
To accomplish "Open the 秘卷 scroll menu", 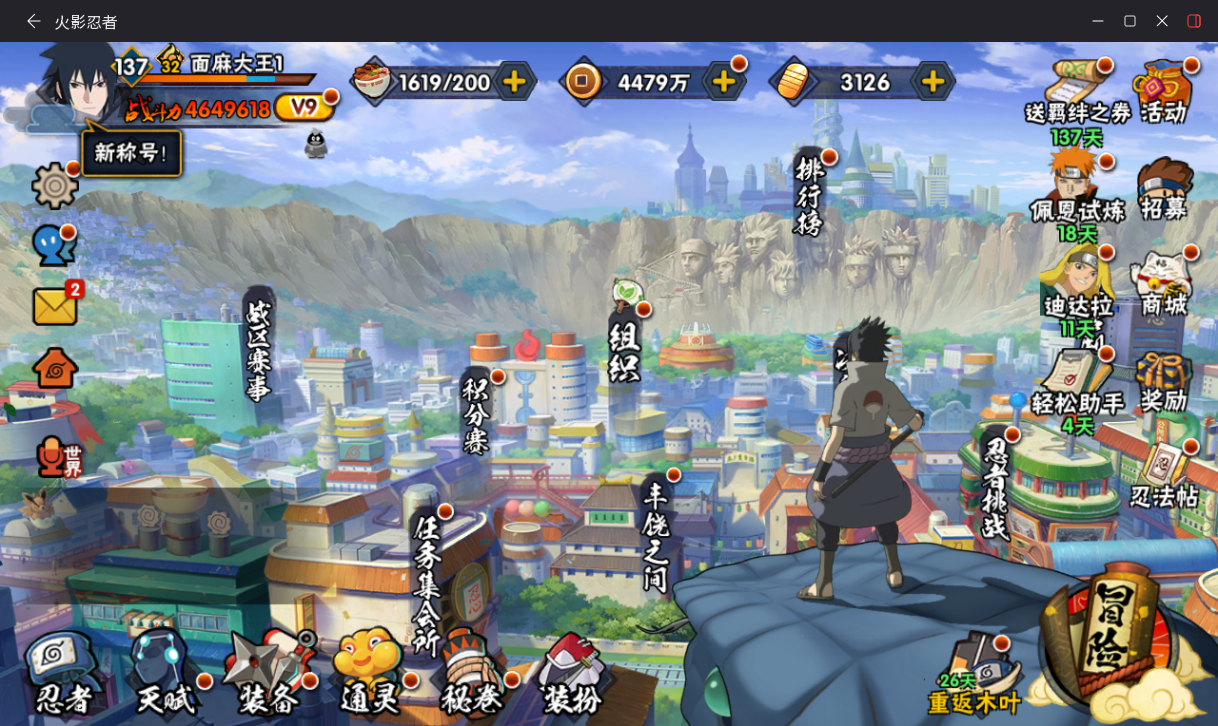I will [470, 671].
